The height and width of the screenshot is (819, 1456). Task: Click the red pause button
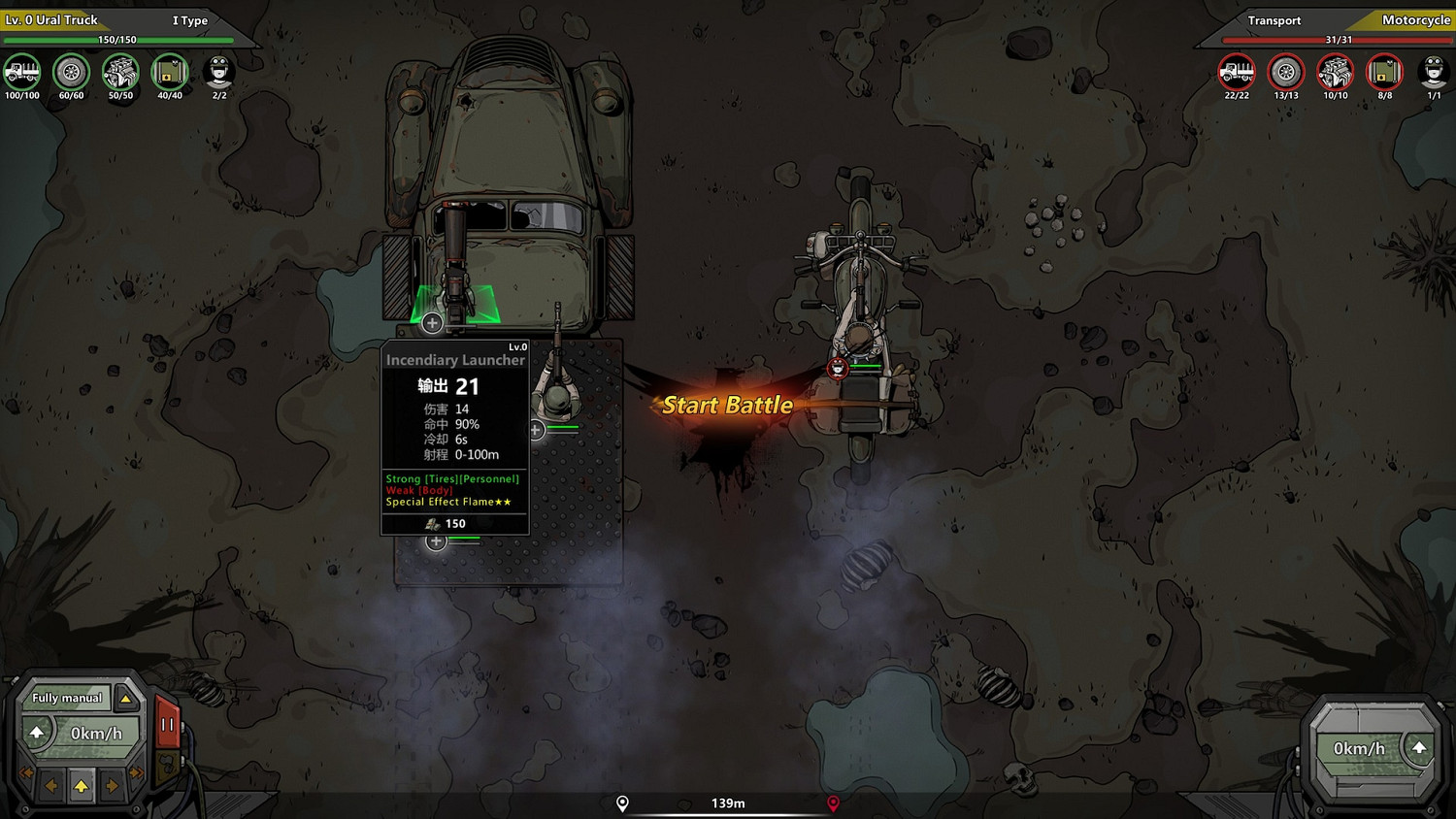(167, 725)
